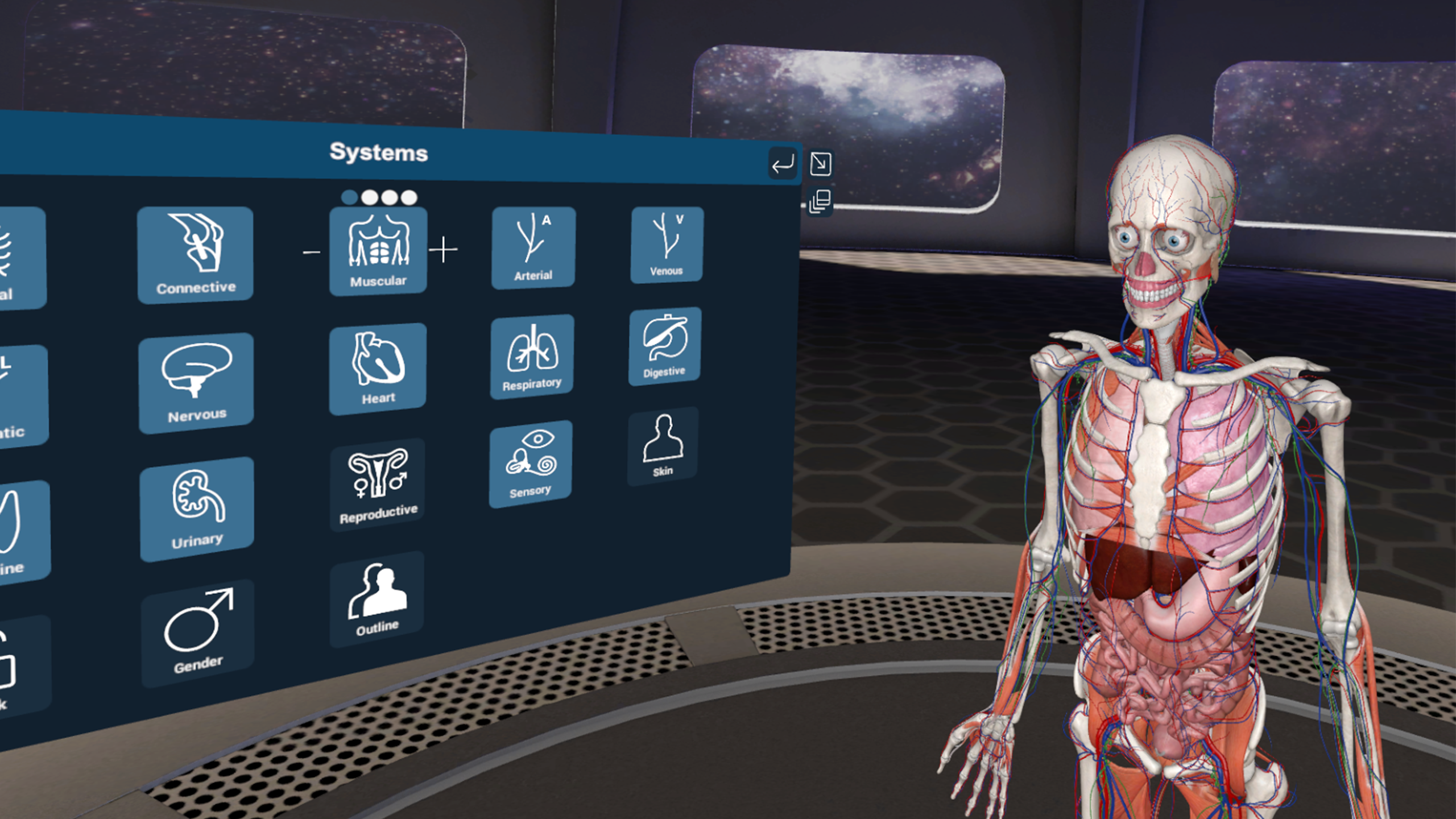Toggle the Digestive system

pyautogui.click(x=665, y=346)
